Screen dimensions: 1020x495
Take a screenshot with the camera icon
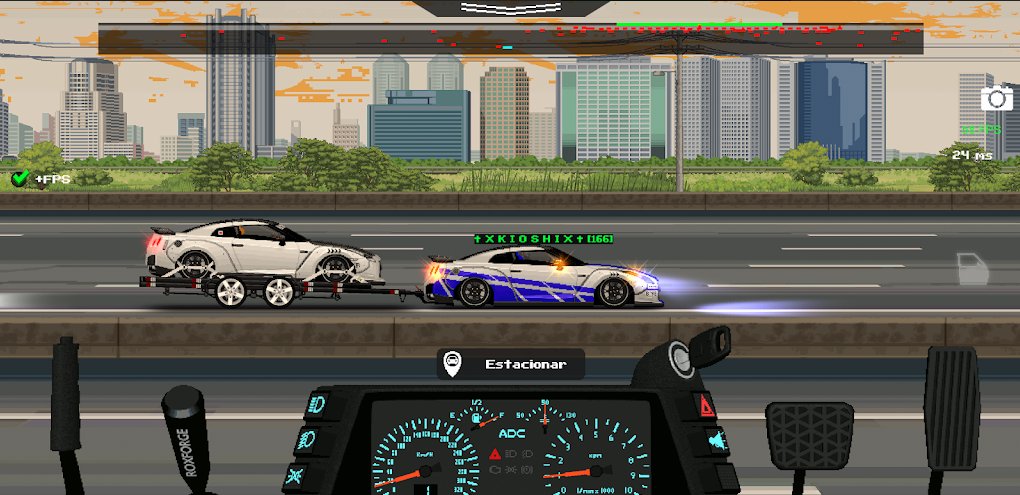pyautogui.click(x=996, y=98)
